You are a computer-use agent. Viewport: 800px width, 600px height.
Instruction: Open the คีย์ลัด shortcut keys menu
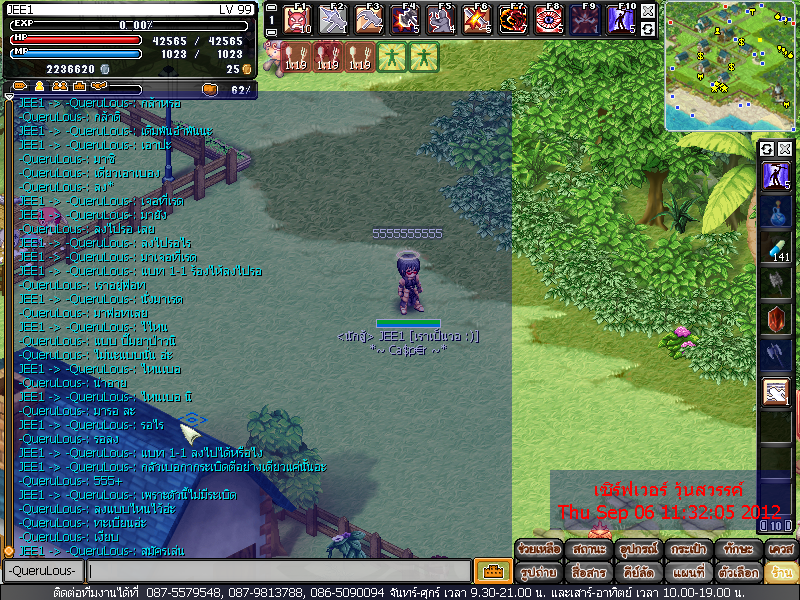pyautogui.click(x=636, y=573)
